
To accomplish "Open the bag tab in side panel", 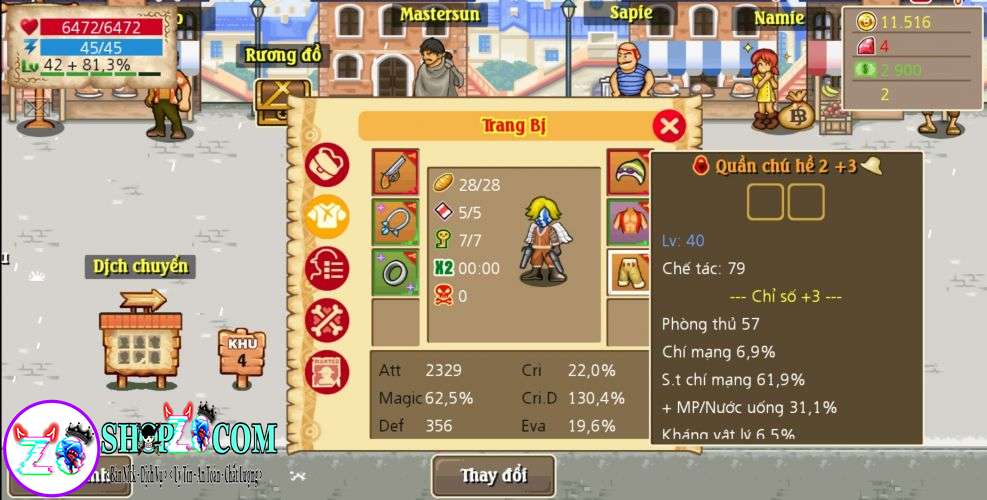I will pyautogui.click(x=327, y=164).
